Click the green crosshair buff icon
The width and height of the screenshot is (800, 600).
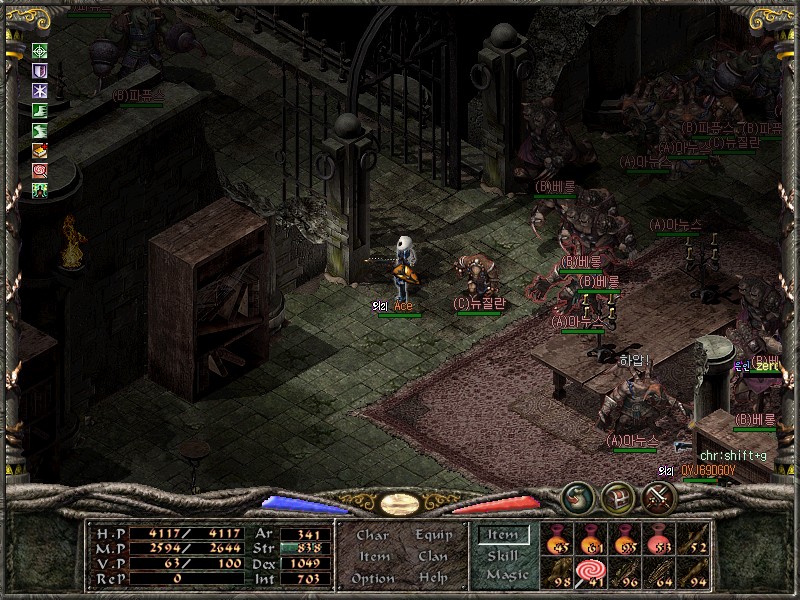[x=40, y=51]
